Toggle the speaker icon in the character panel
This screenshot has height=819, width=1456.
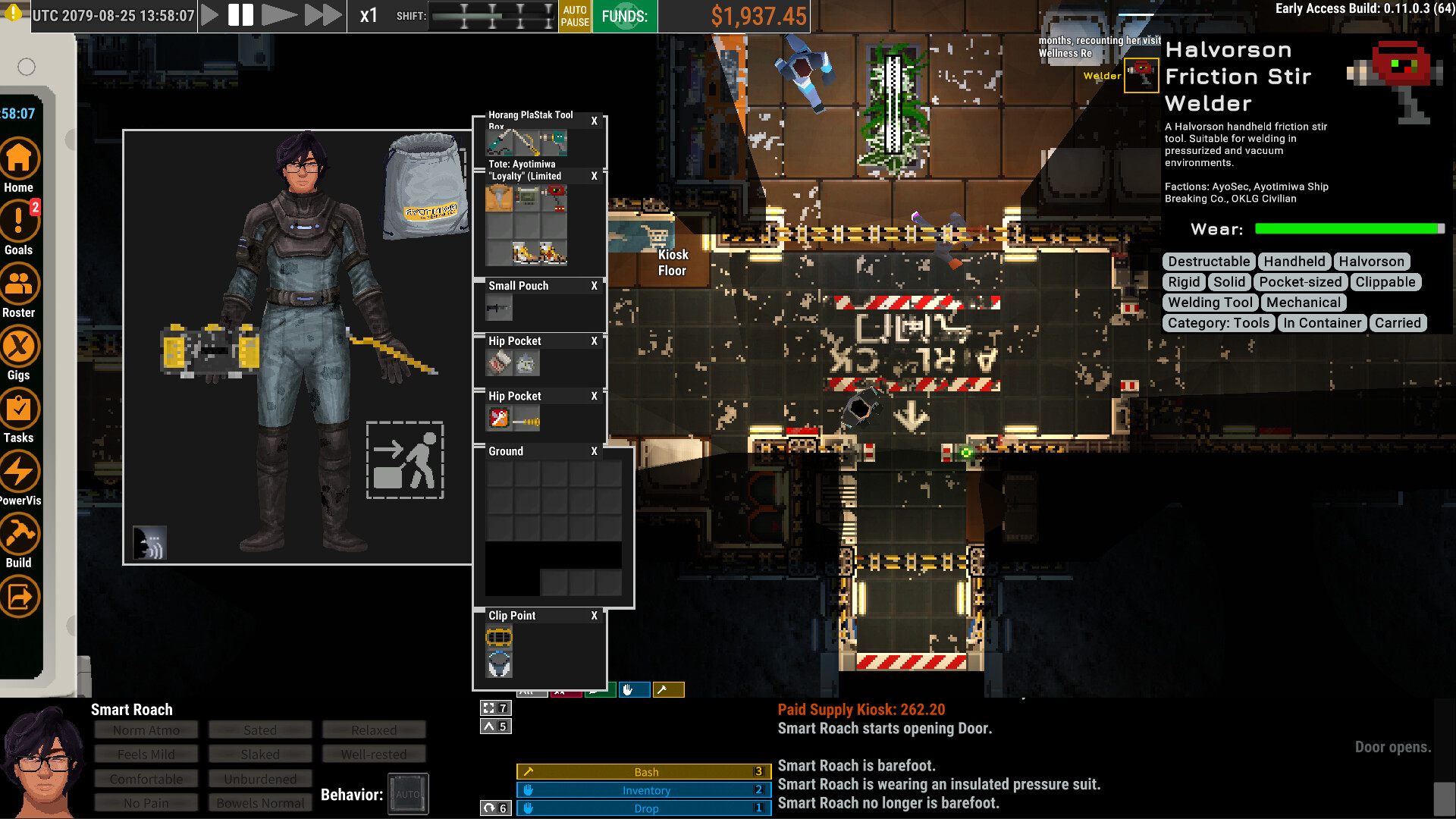coord(149,541)
